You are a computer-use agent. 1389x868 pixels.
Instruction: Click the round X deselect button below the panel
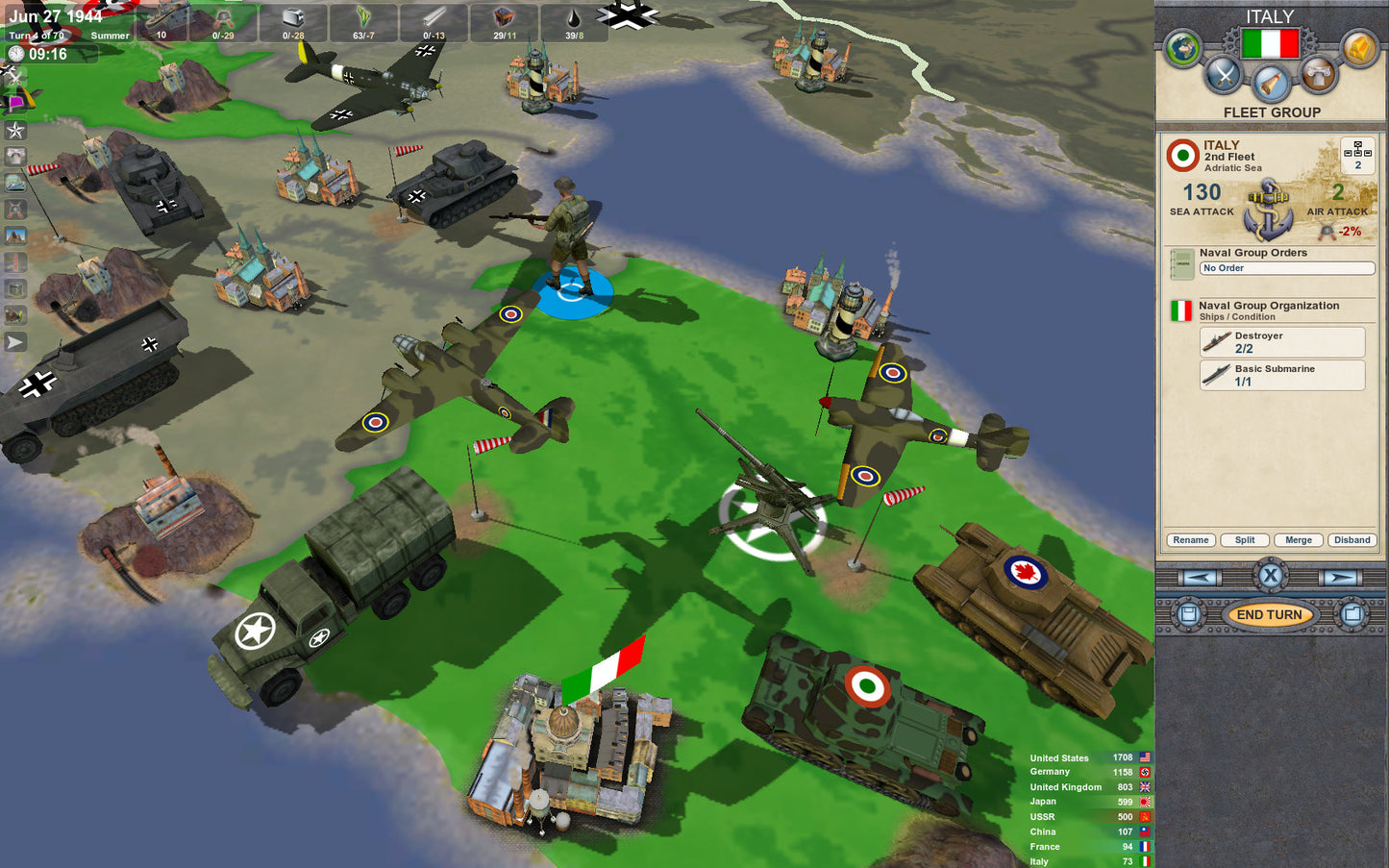pyautogui.click(x=1271, y=576)
